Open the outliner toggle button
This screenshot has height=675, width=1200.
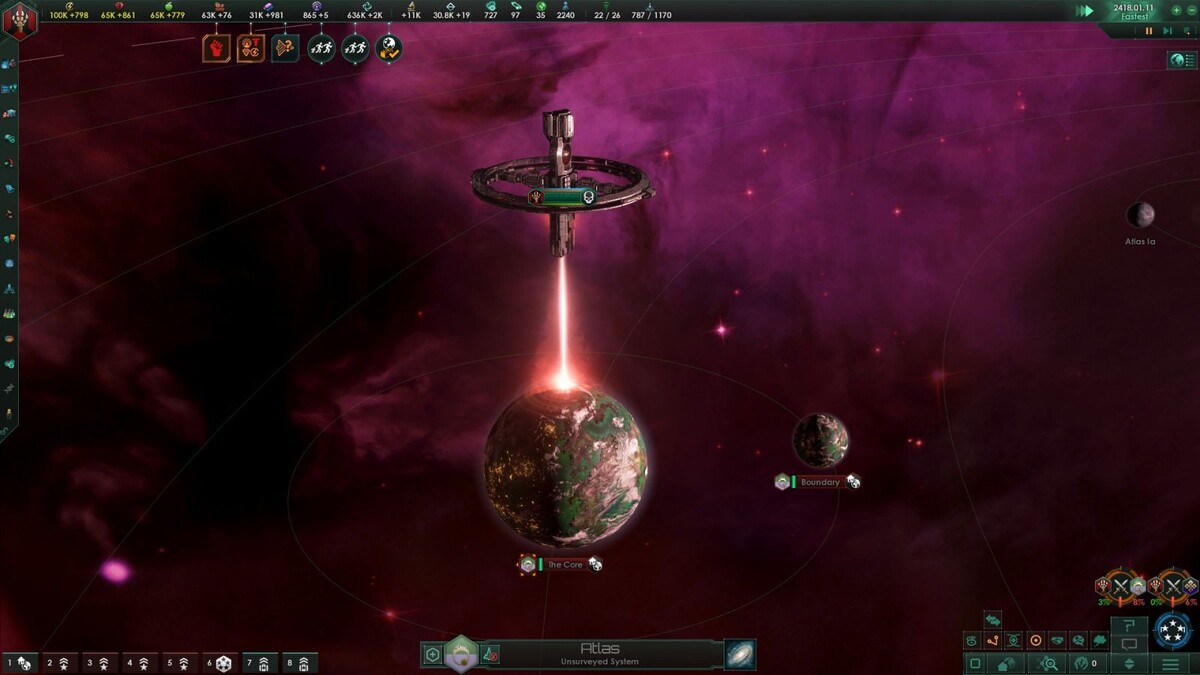pyautogui.click(x=1183, y=61)
